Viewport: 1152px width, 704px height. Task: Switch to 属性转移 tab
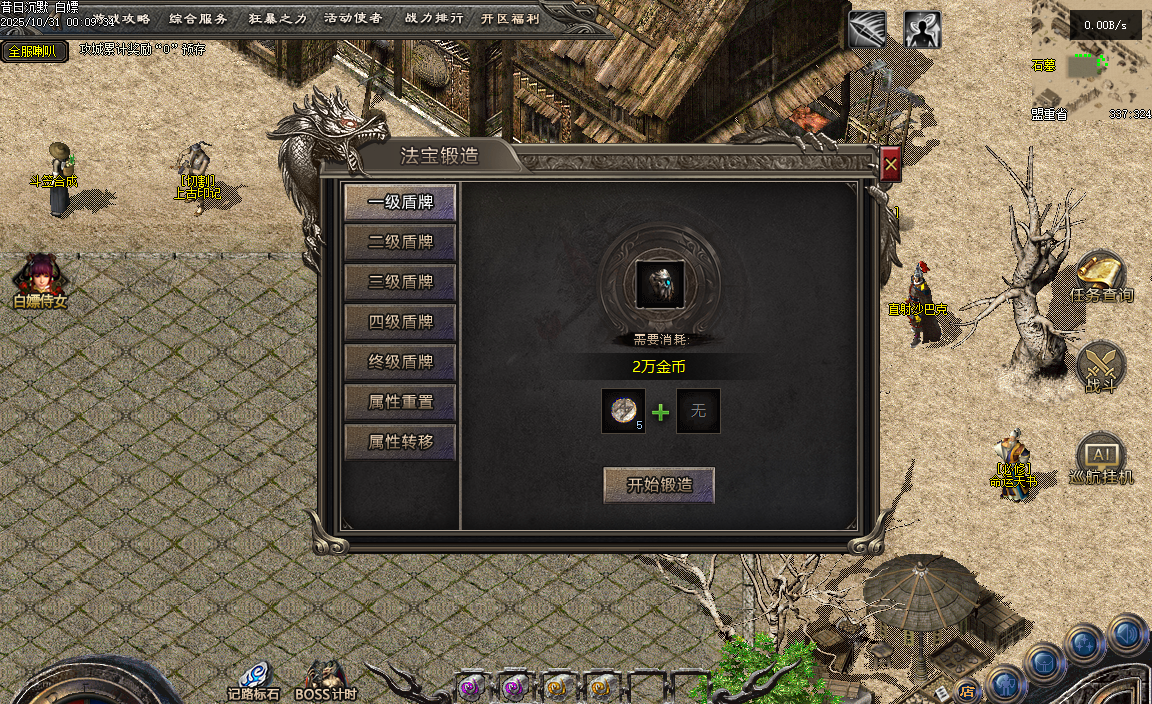(400, 442)
